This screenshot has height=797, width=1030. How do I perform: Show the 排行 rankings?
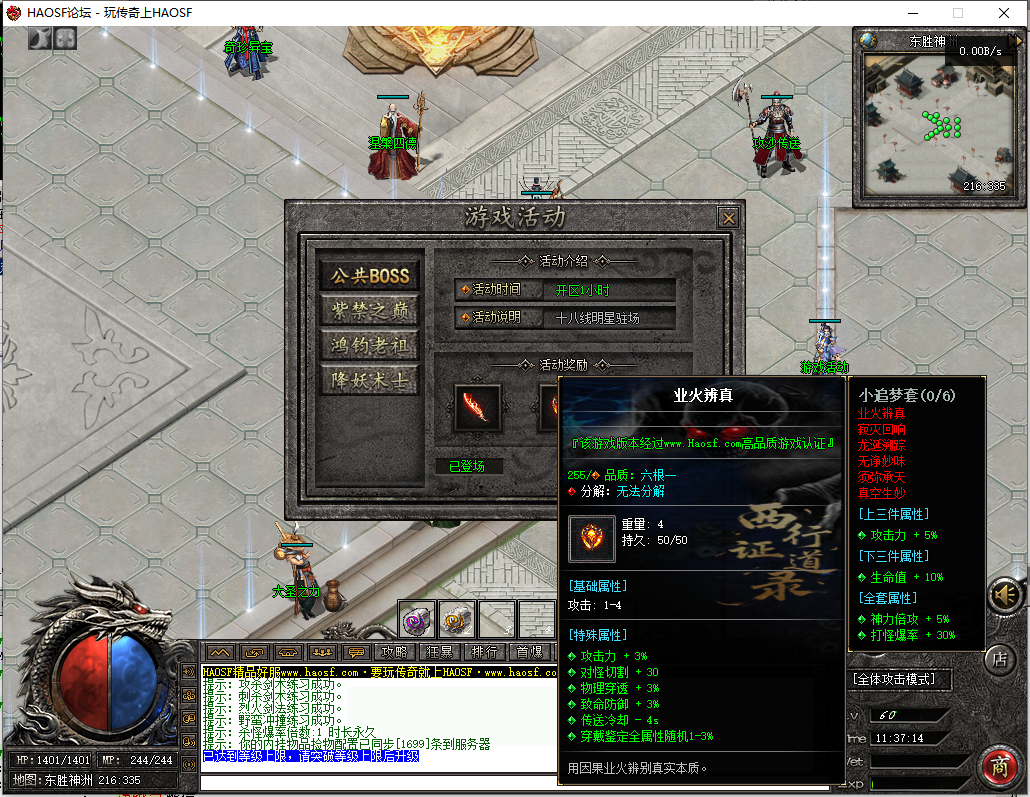(x=484, y=652)
